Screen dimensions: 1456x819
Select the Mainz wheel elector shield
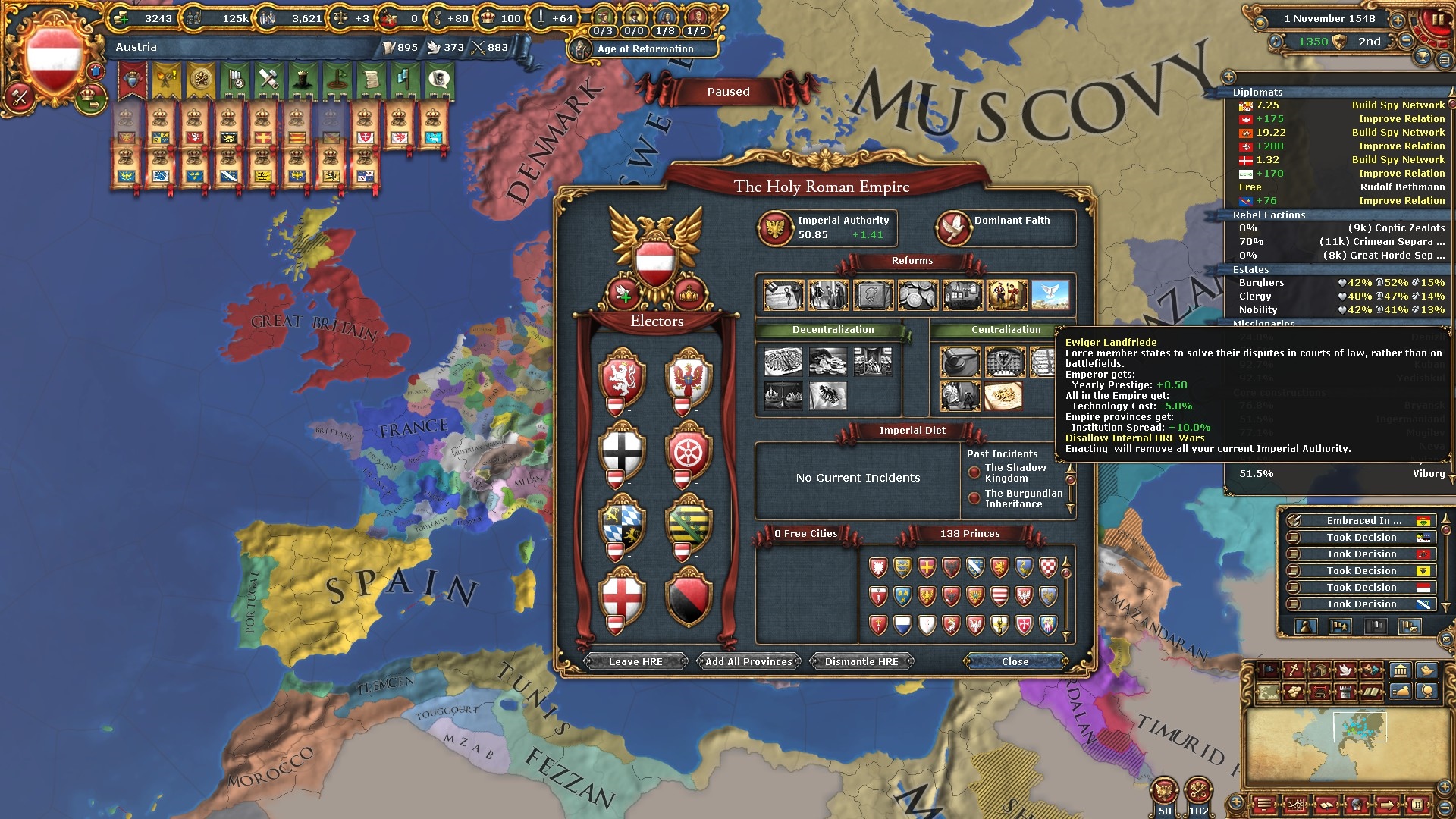click(x=688, y=451)
